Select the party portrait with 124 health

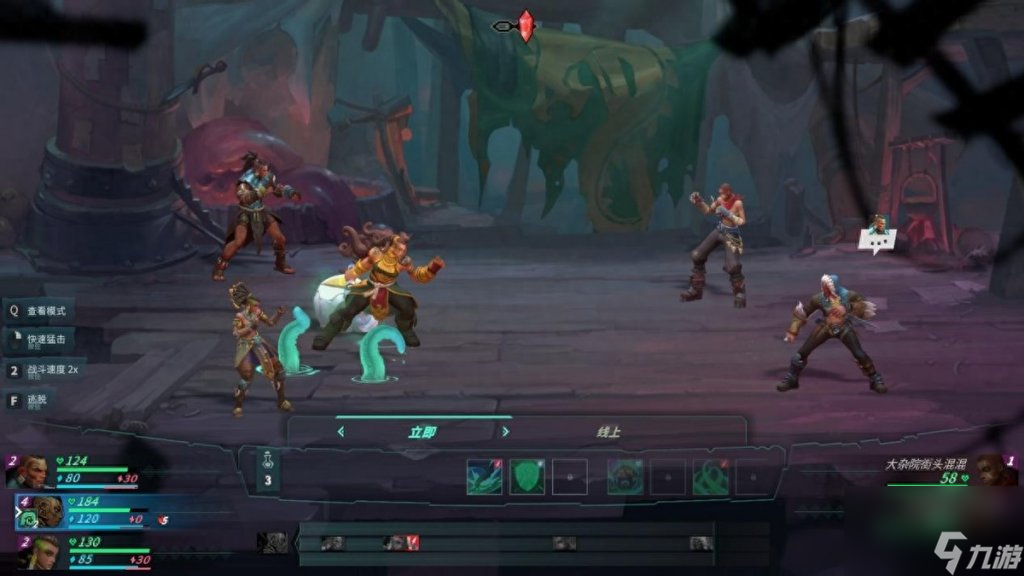[33, 471]
